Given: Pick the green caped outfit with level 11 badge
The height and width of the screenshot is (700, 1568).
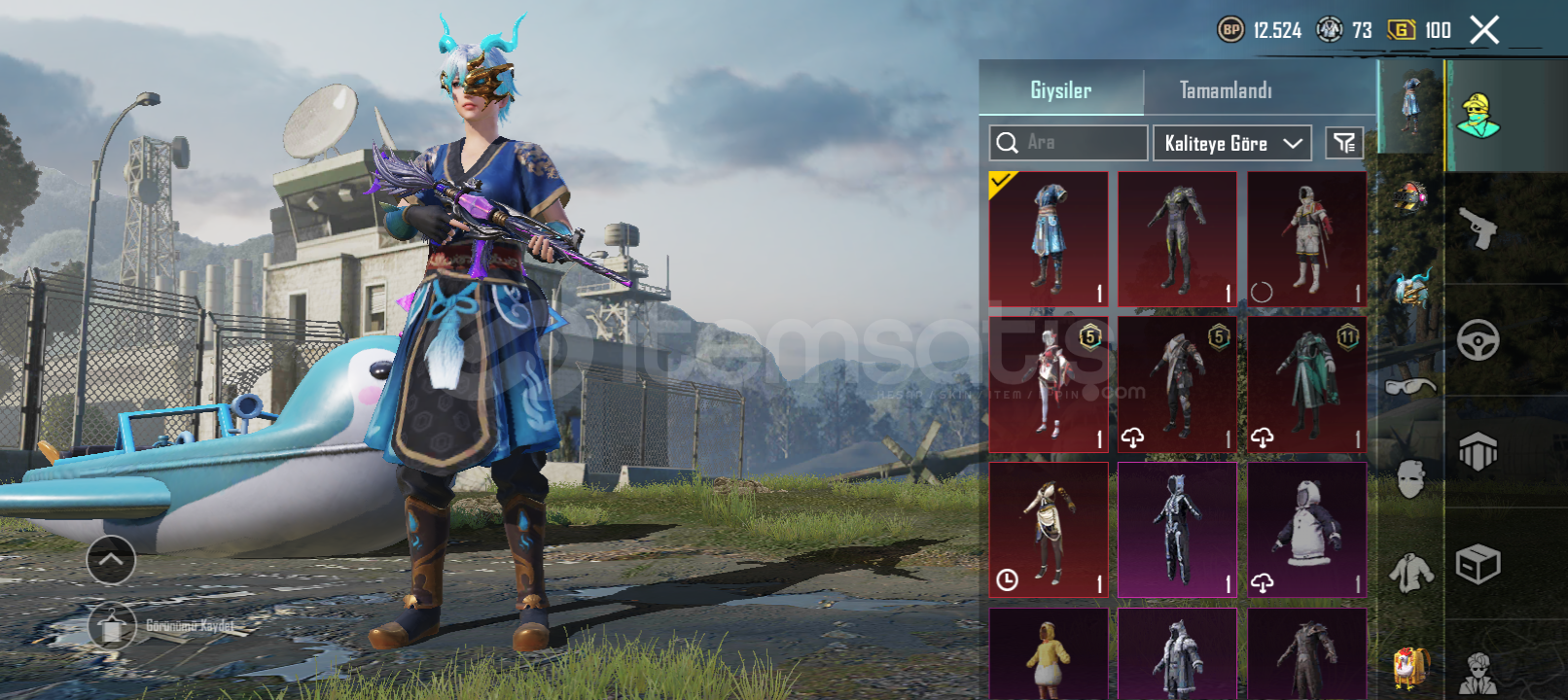Looking at the screenshot, I should (1306, 385).
